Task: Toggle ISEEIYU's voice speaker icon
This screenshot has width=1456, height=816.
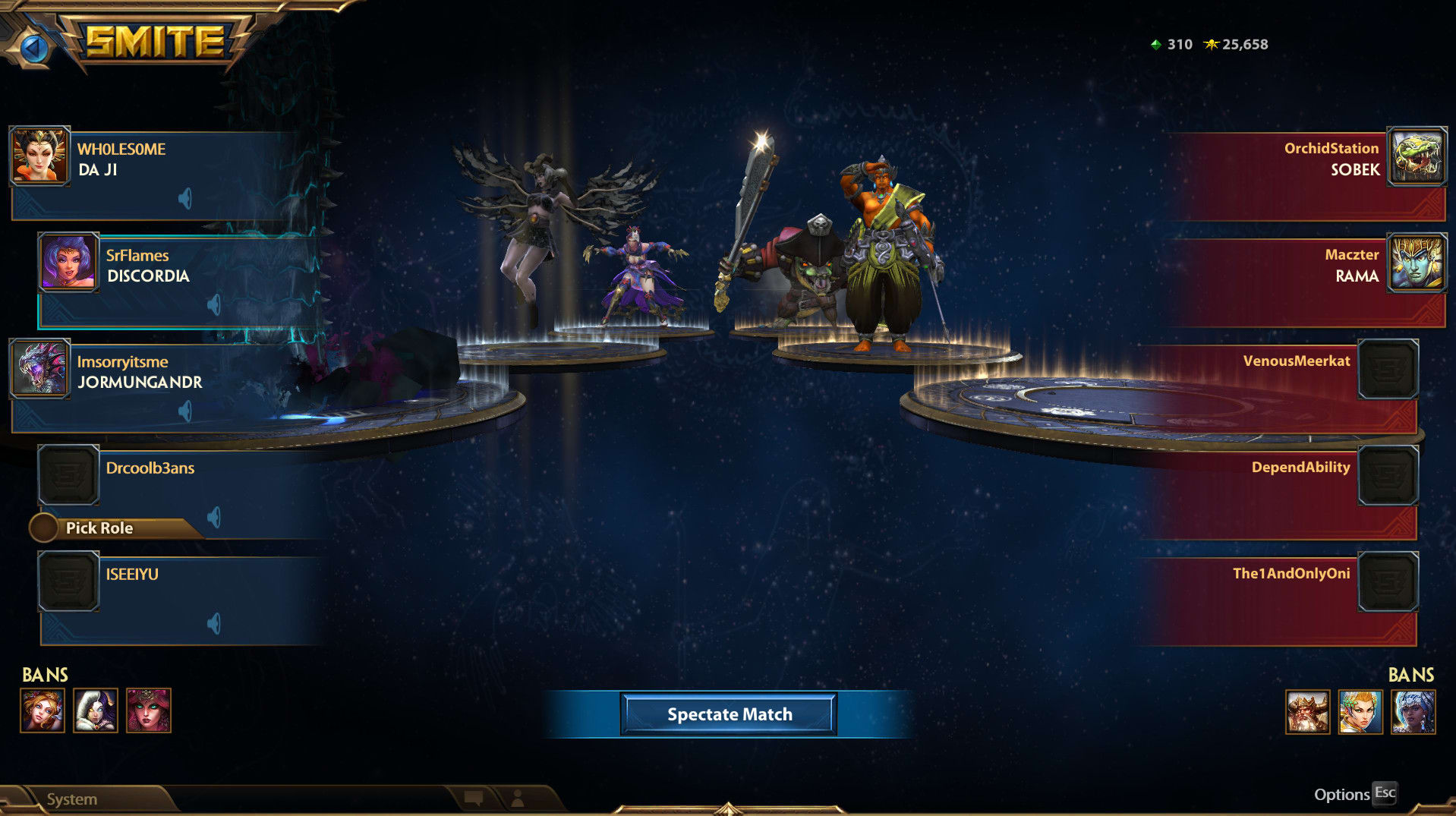Action: [x=214, y=624]
